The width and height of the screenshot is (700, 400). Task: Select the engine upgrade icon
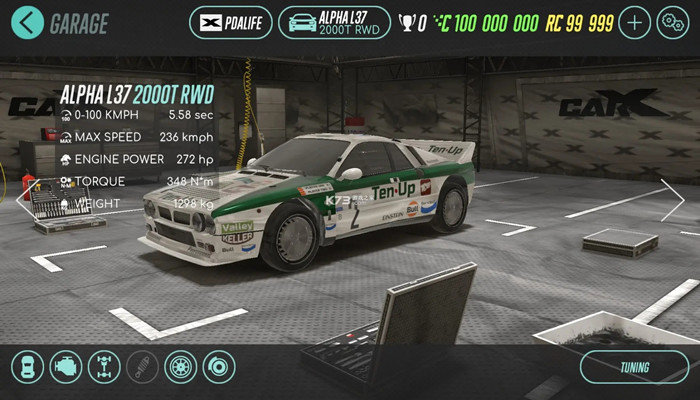tap(66, 367)
